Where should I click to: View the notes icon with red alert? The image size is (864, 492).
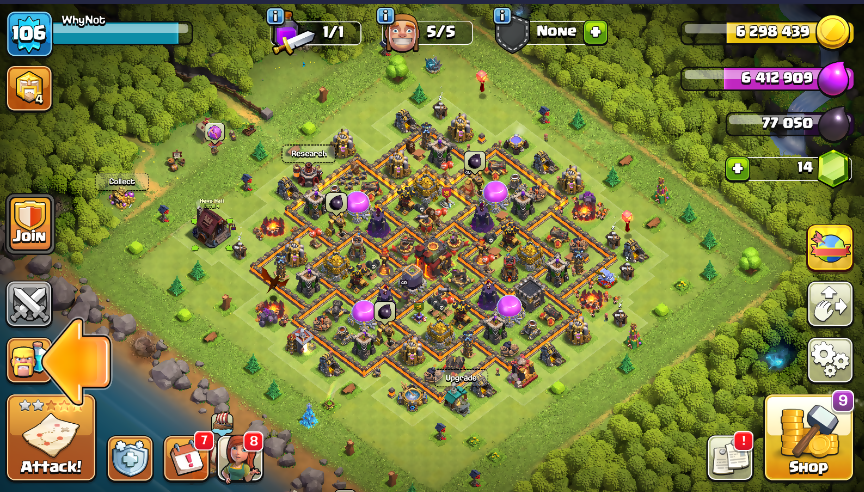click(x=729, y=457)
